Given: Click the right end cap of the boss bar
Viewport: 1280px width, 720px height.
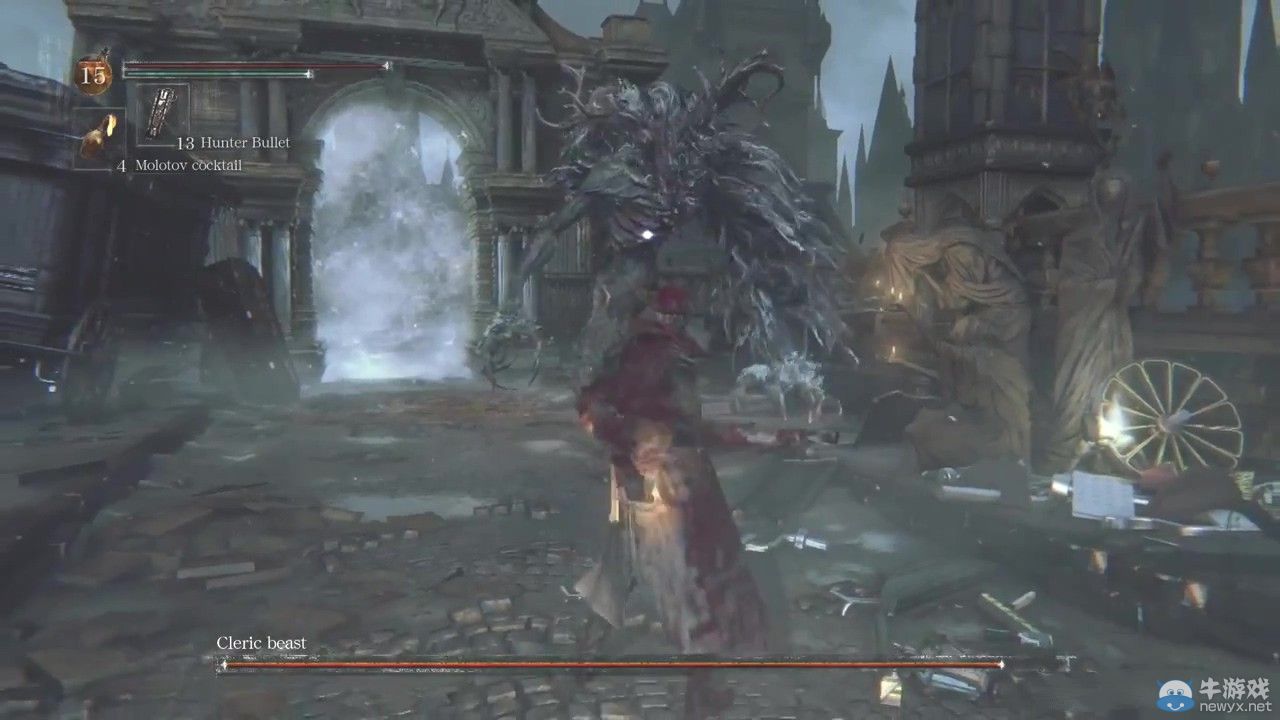Looking at the screenshot, I should (1001, 664).
